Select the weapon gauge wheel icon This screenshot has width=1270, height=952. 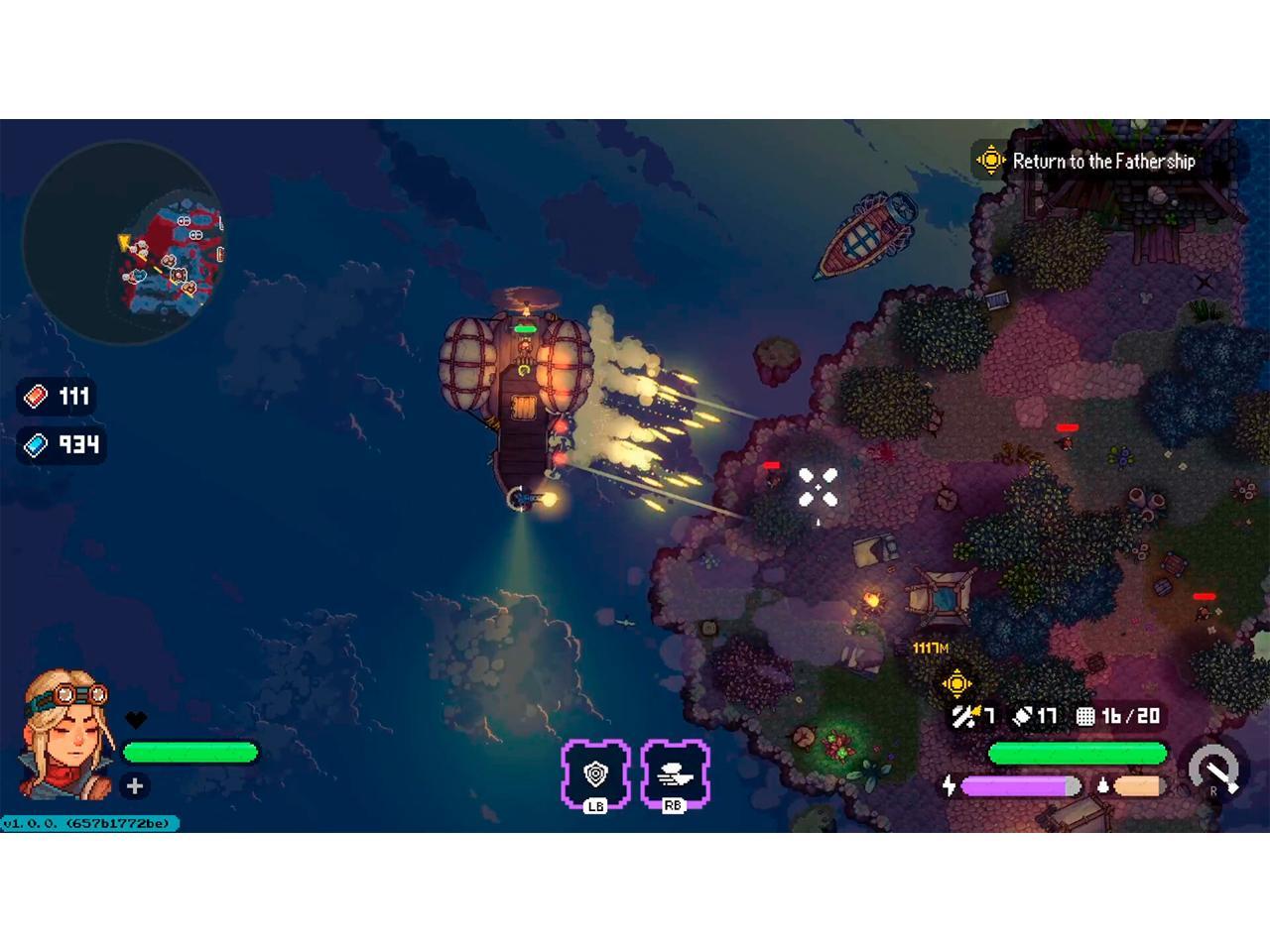[x=1216, y=769]
